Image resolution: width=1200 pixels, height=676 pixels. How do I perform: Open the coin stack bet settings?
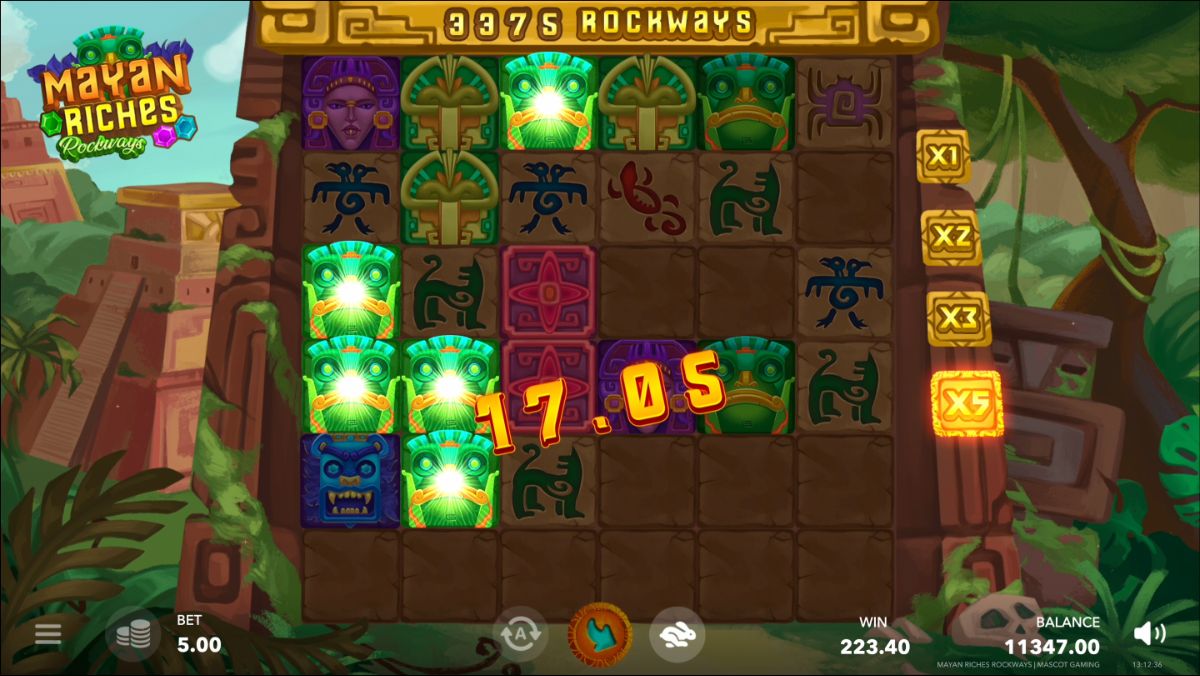tap(133, 634)
